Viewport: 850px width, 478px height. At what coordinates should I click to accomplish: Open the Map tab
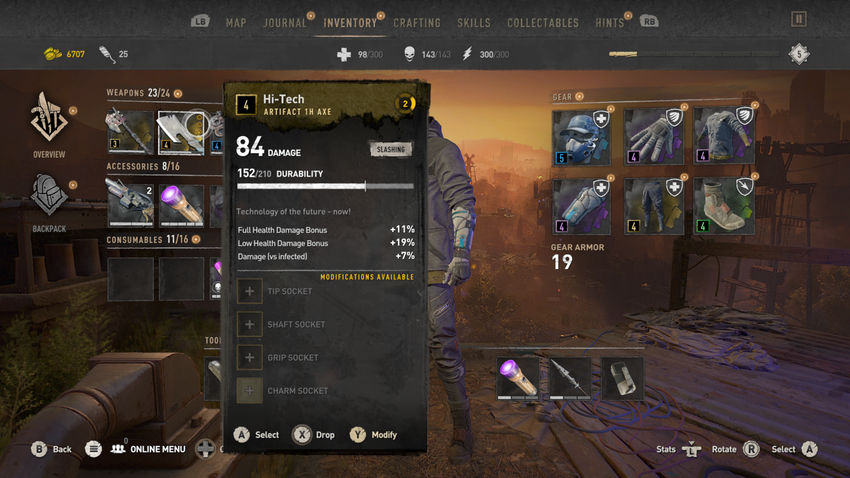click(236, 23)
